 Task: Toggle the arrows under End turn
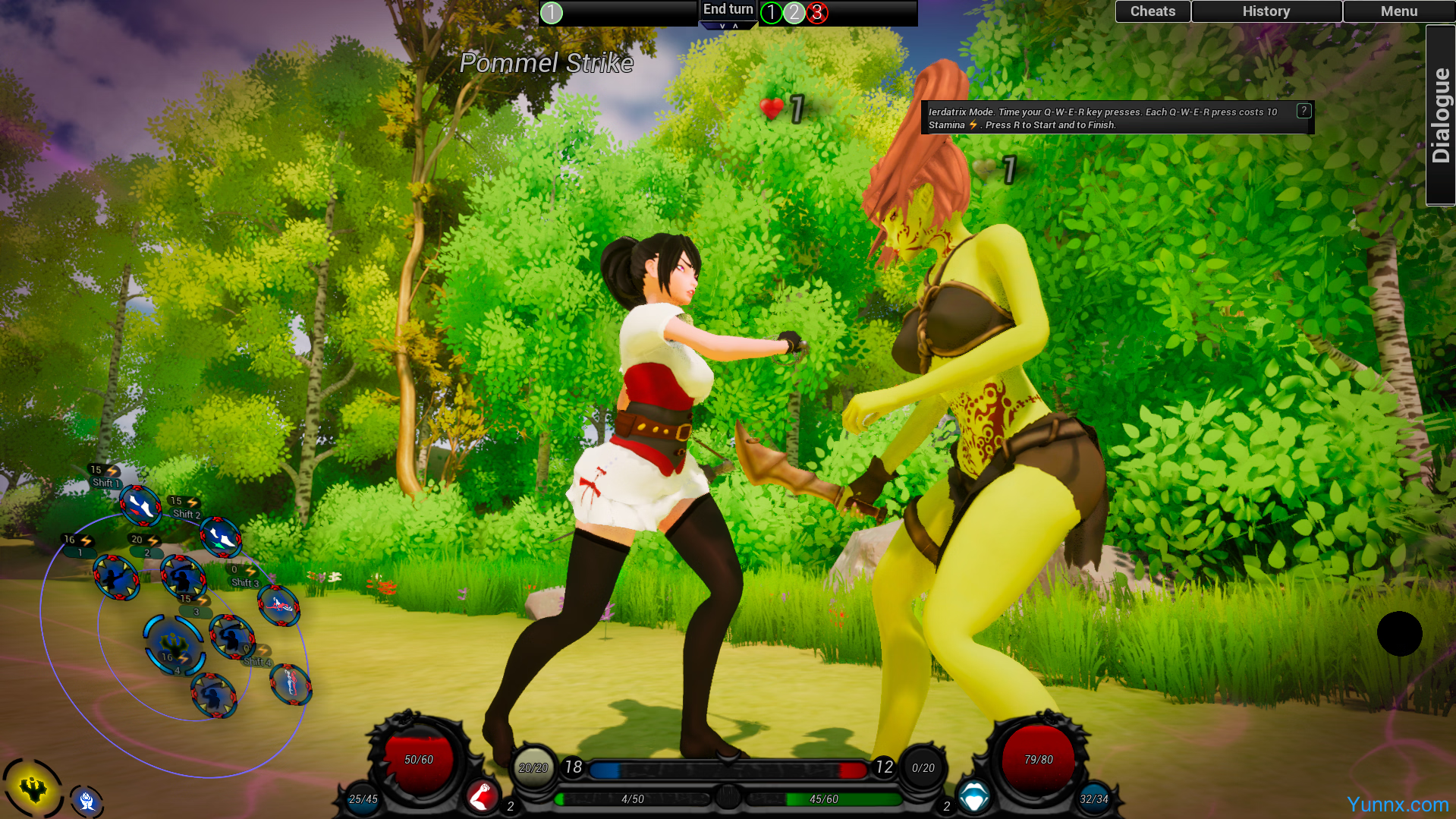pyautogui.click(x=728, y=26)
